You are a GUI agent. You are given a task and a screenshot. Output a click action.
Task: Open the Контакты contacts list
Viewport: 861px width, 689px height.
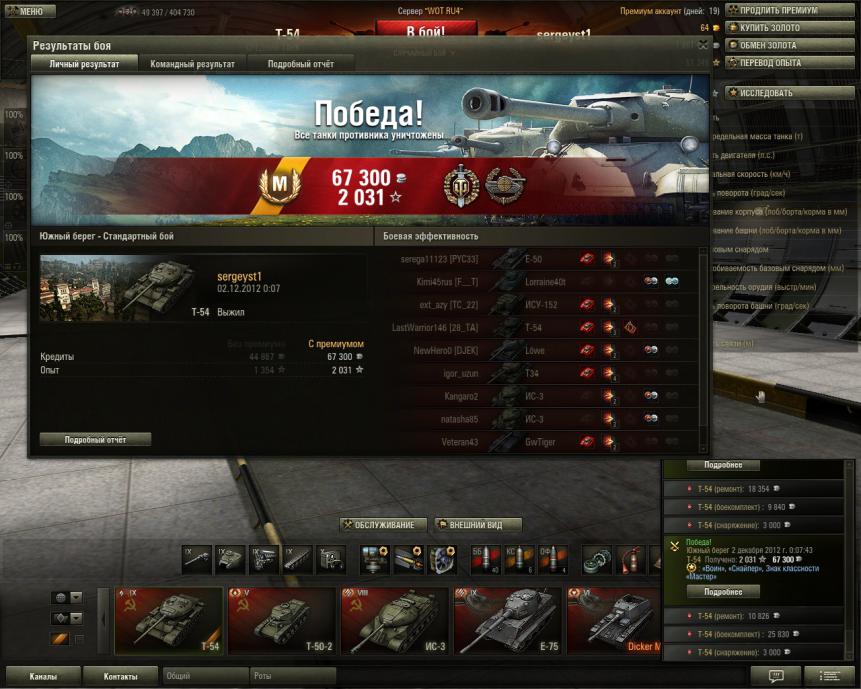[x=120, y=677]
